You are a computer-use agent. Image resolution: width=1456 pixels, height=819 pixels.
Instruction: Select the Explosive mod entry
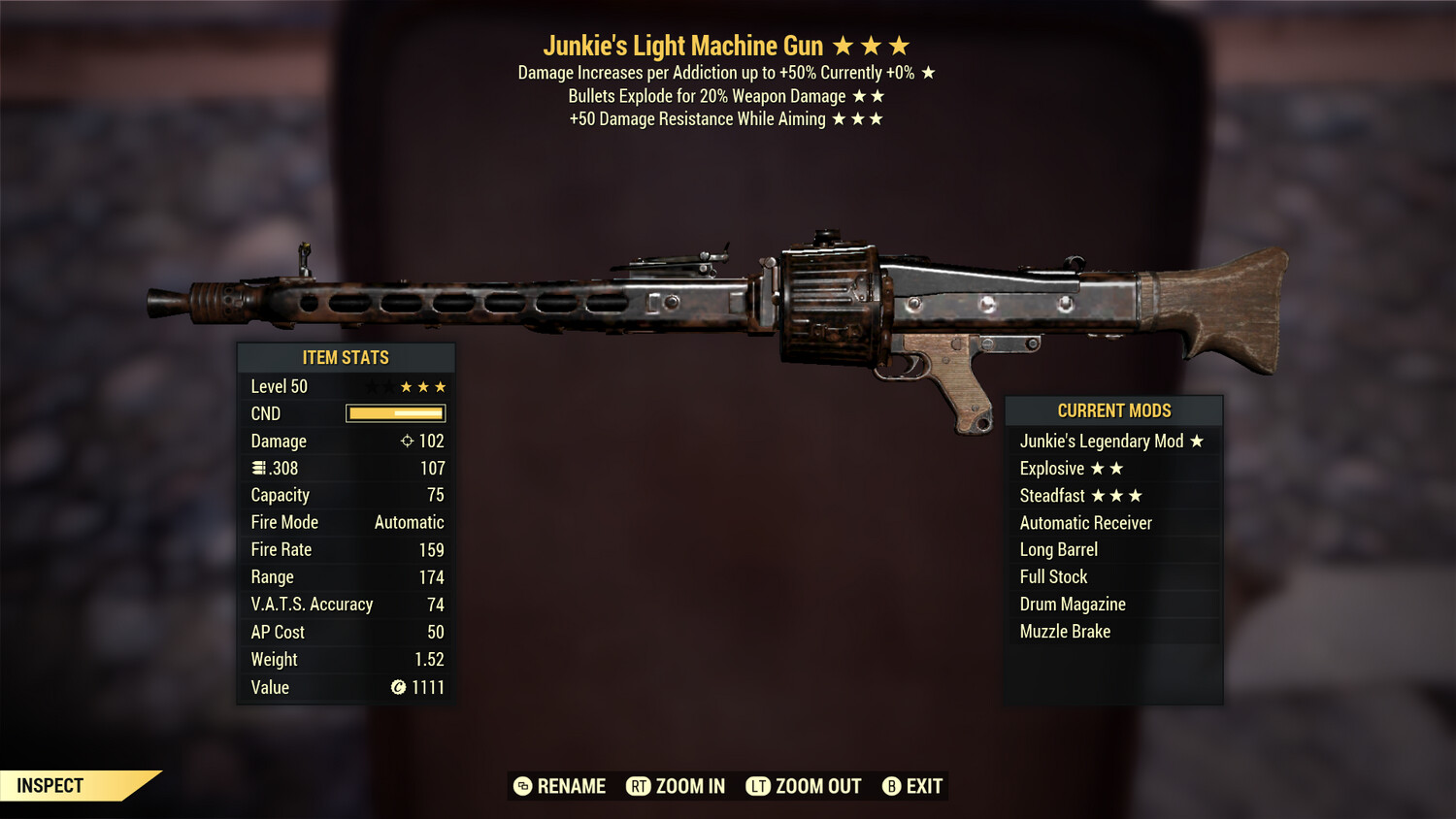[1051, 468]
